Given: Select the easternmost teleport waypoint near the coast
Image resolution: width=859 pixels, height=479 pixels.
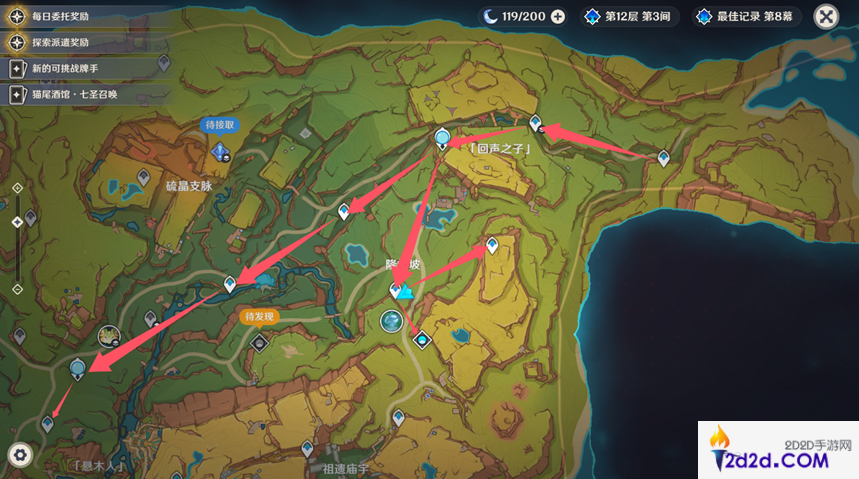Looking at the screenshot, I should click(663, 158).
